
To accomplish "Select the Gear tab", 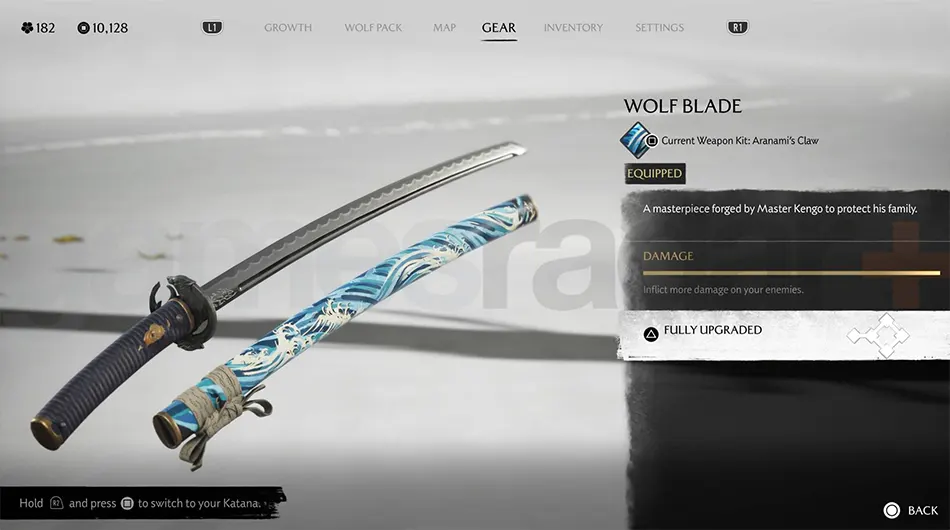I will pos(499,28).
